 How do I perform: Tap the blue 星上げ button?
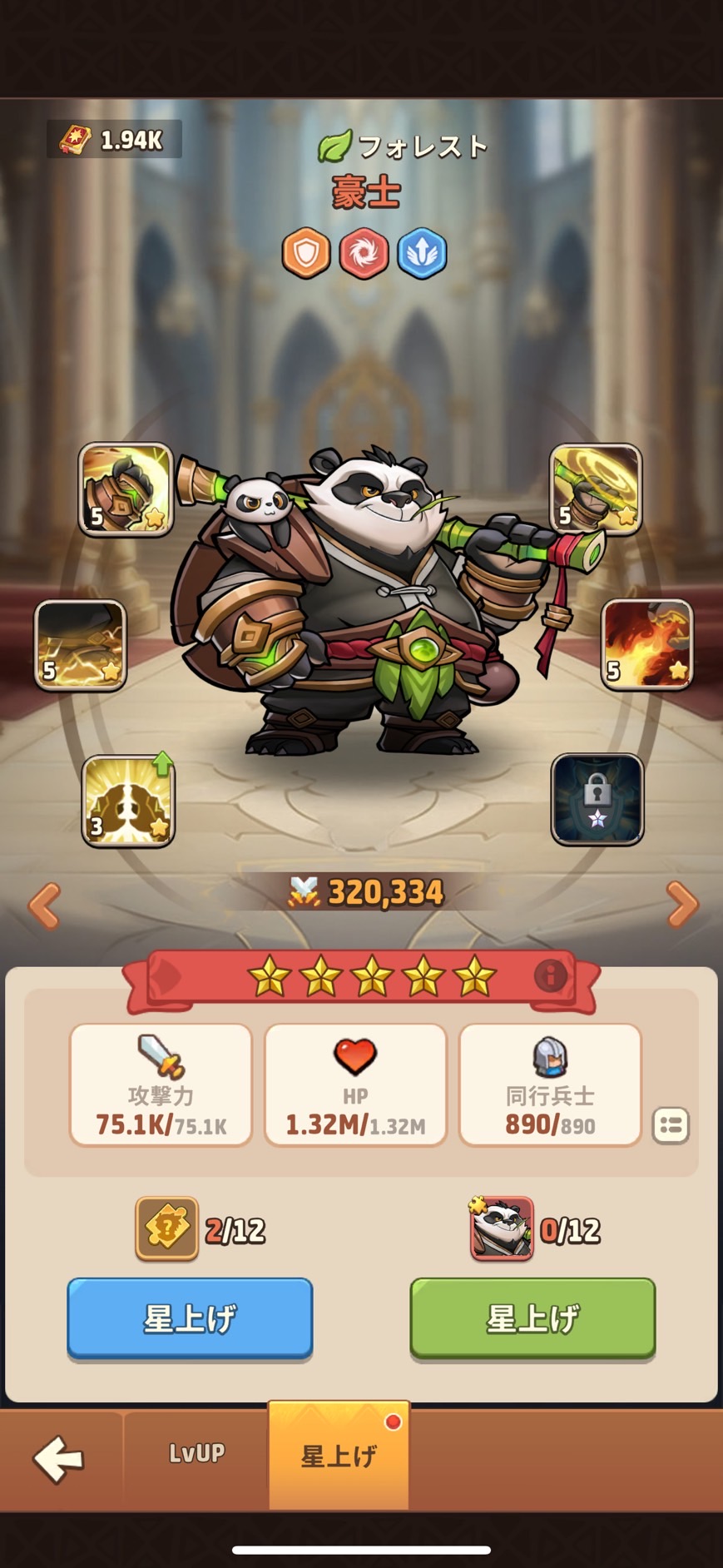(190, 1317)
